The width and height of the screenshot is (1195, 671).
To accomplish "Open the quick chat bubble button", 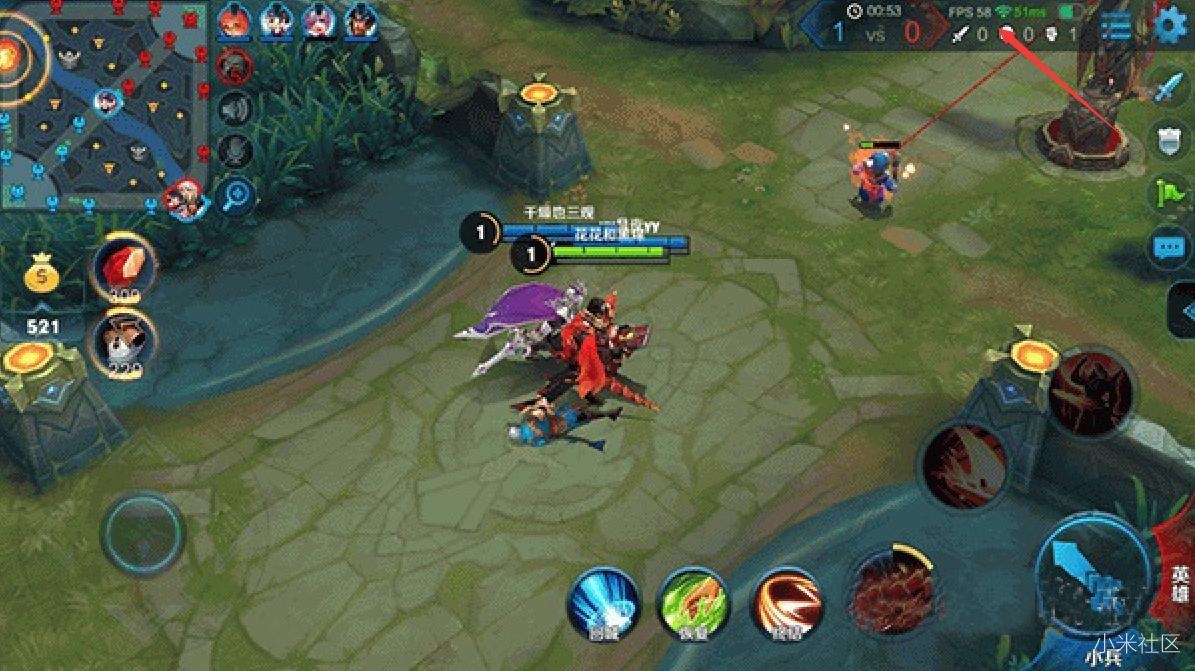I will [1168, 246].
